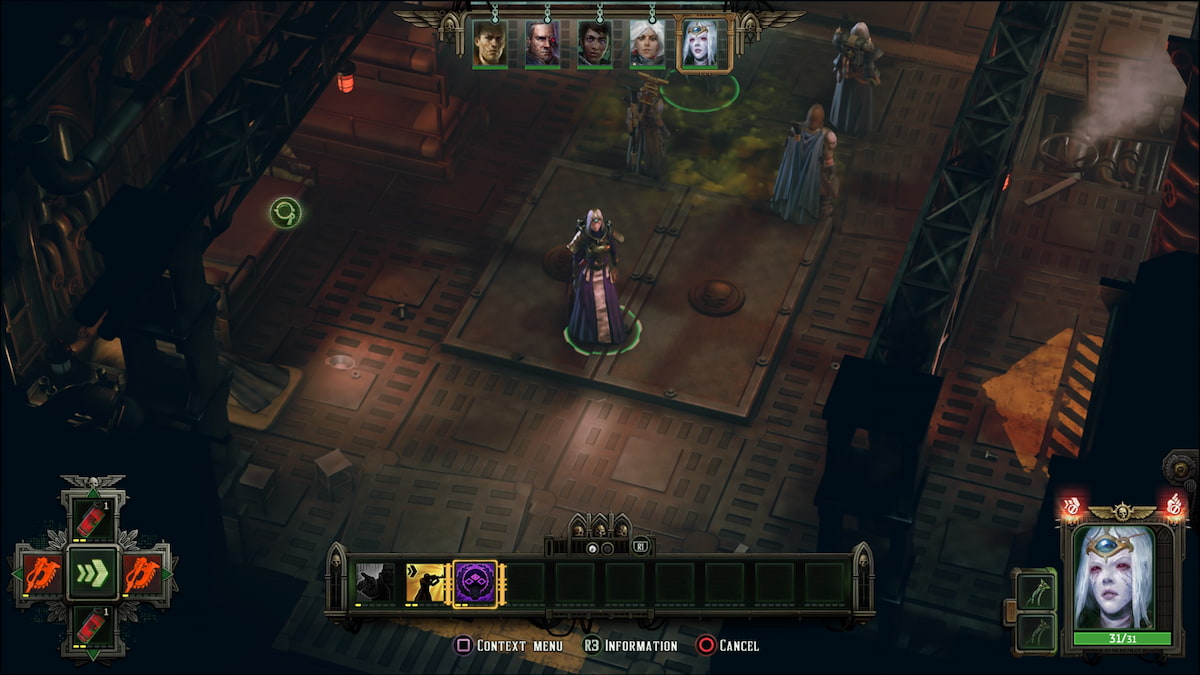Select the brown-haired man's party portrait
Screen dimensions: 1200x675
click(x=490, y=44)
